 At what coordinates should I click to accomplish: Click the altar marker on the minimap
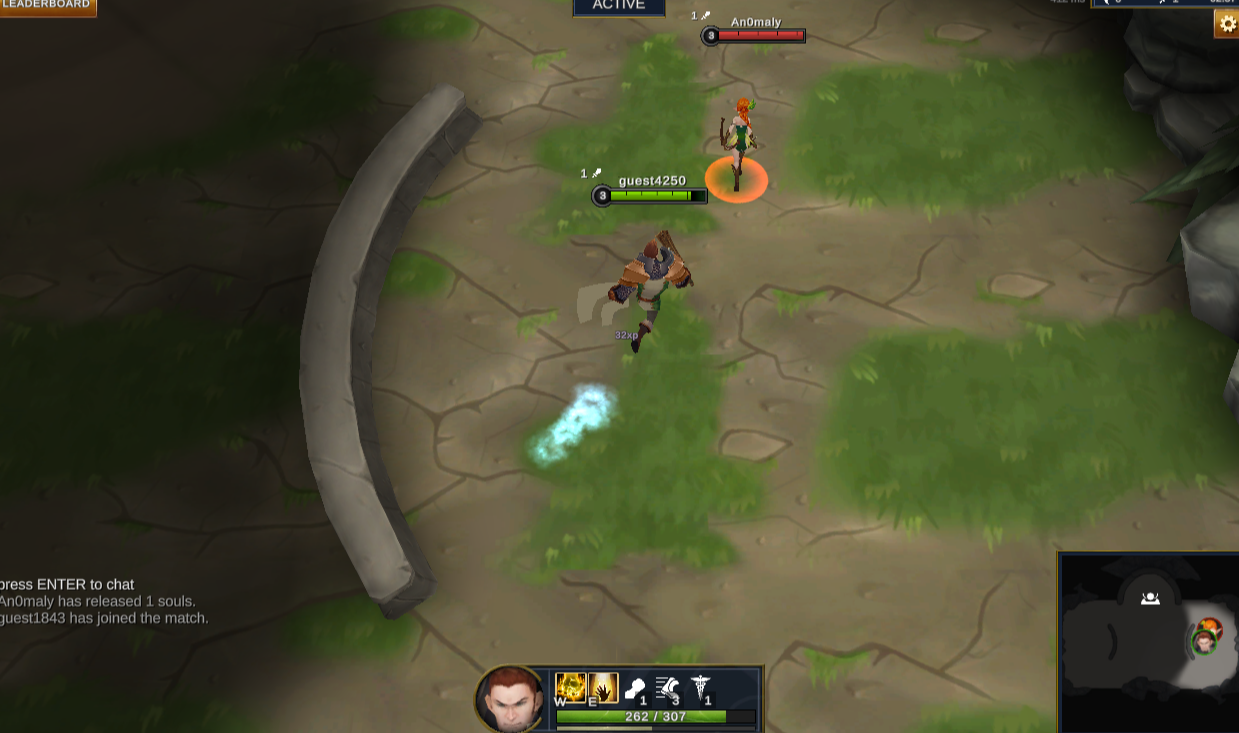(x=1150, y=599)
